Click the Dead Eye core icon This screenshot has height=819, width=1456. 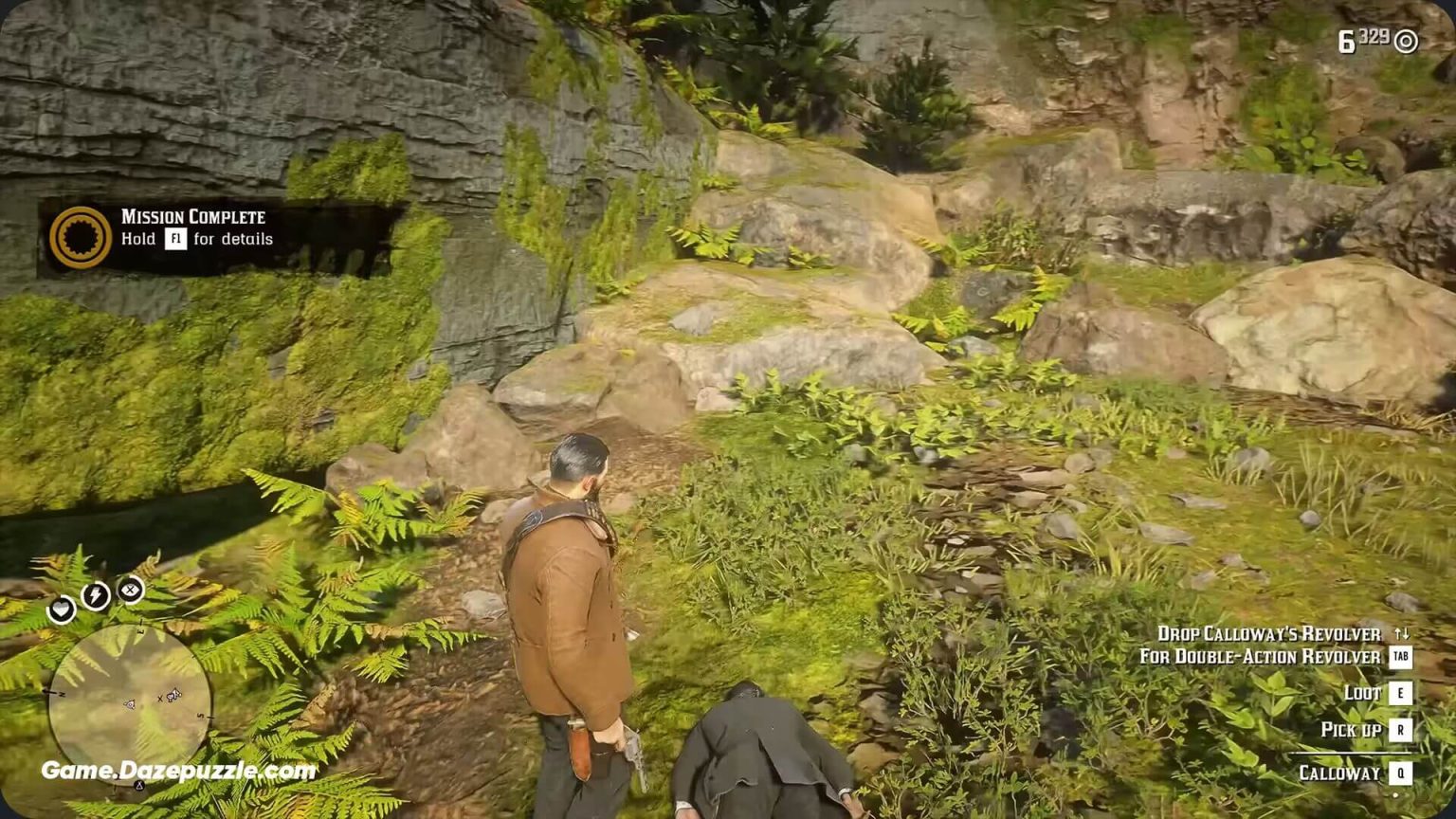[130, 591]
